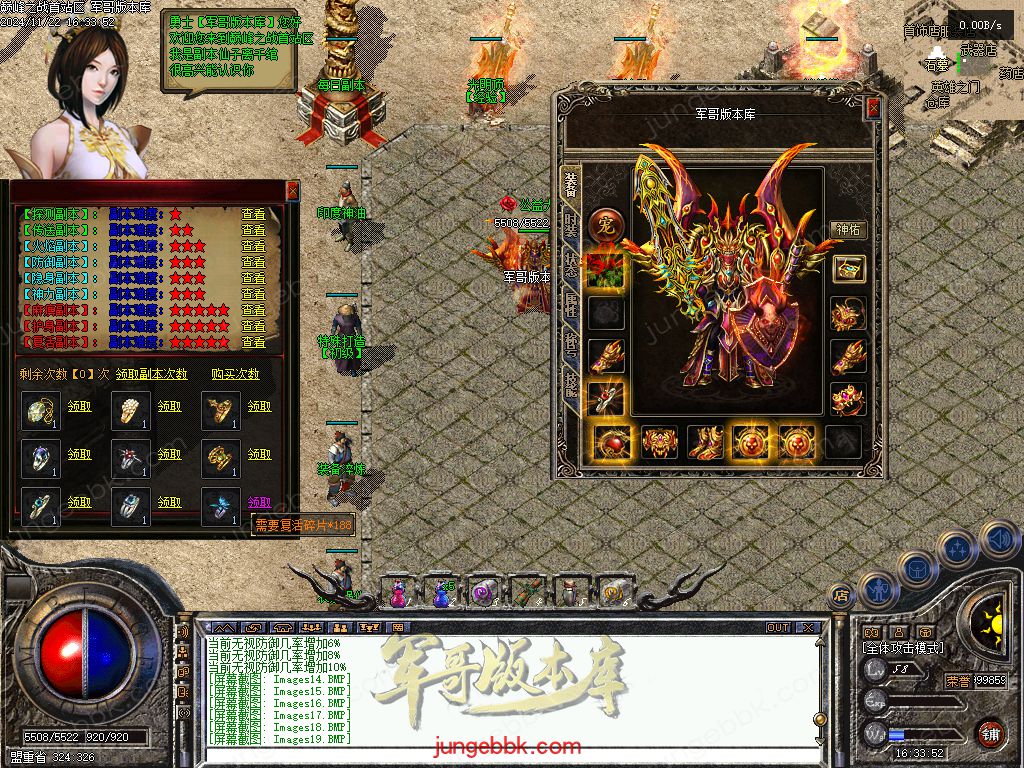View the 探测副本 dungeon entry
Image resolution: width=1024 pixels, height=768 pixels.
253,214
